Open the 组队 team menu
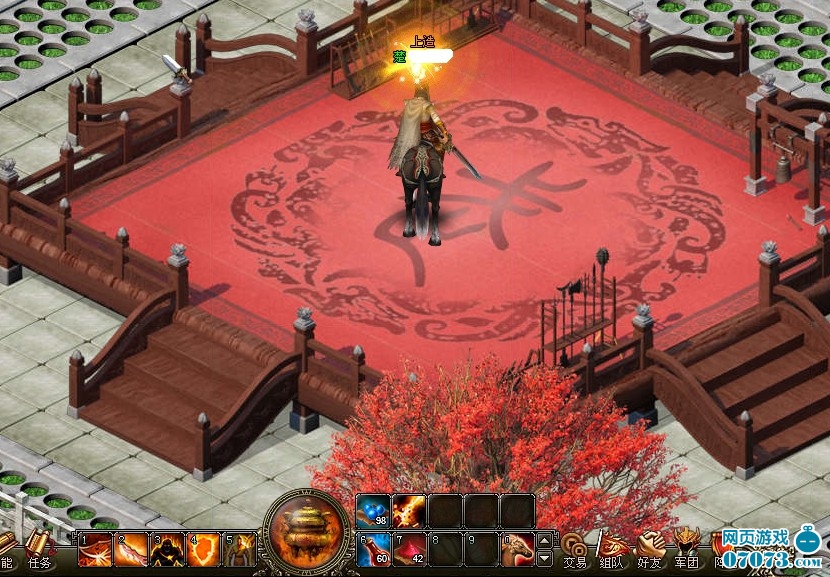The image size is (830, 577). 612,549
